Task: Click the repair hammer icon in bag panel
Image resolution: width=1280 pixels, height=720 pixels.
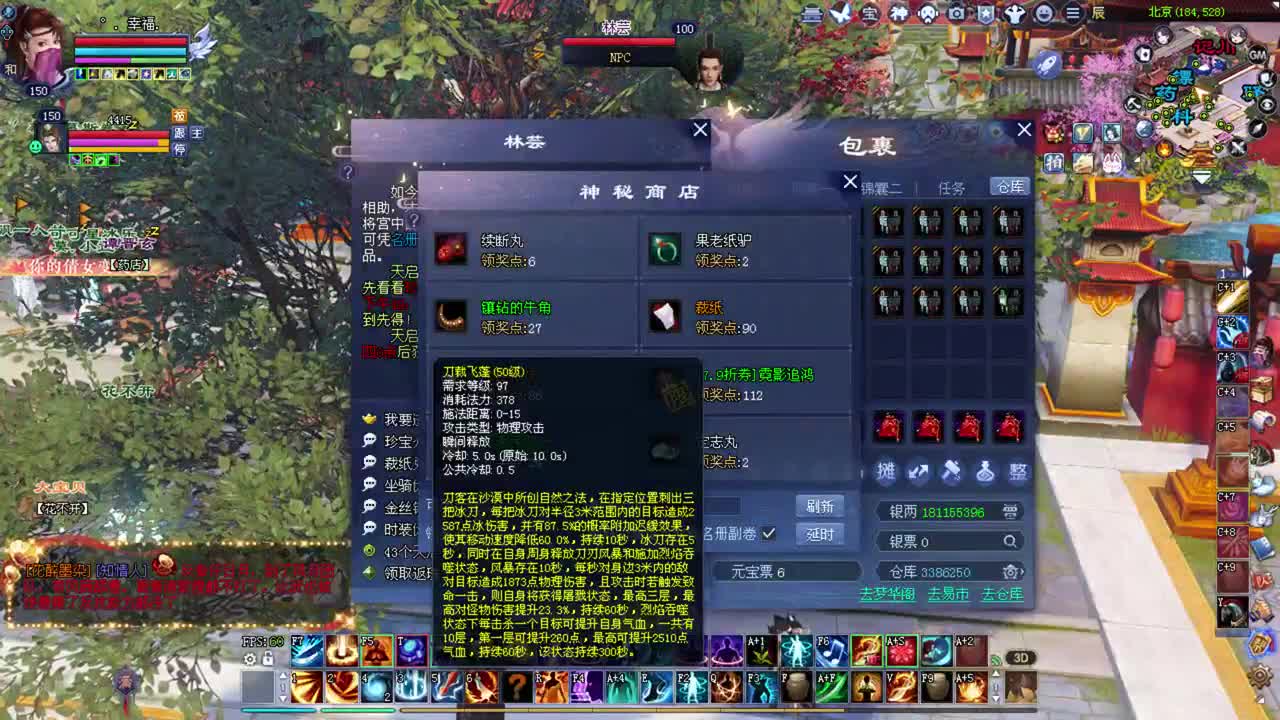Action: click(952, 472)
